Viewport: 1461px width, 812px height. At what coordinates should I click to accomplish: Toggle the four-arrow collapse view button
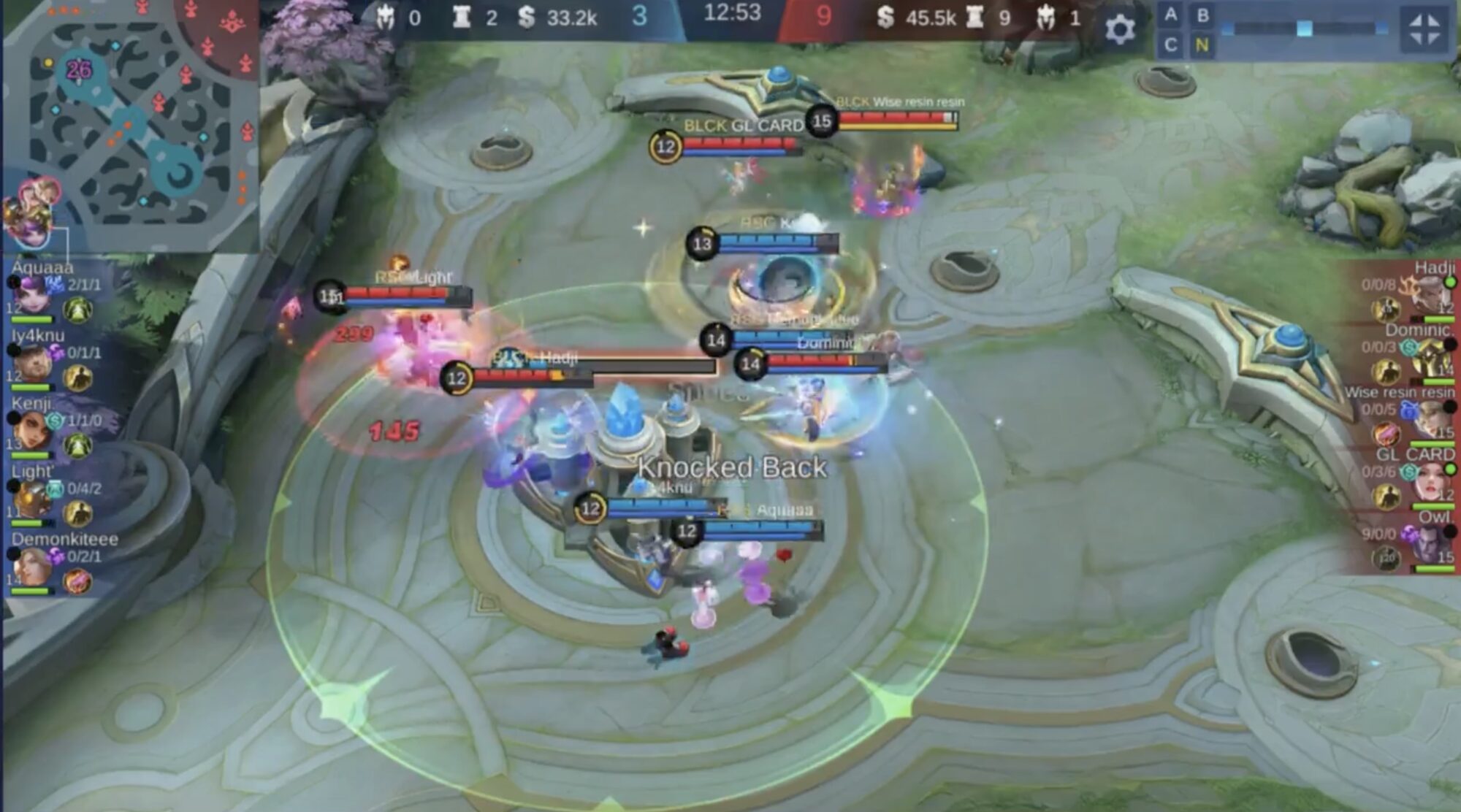tap(1424, 29)
